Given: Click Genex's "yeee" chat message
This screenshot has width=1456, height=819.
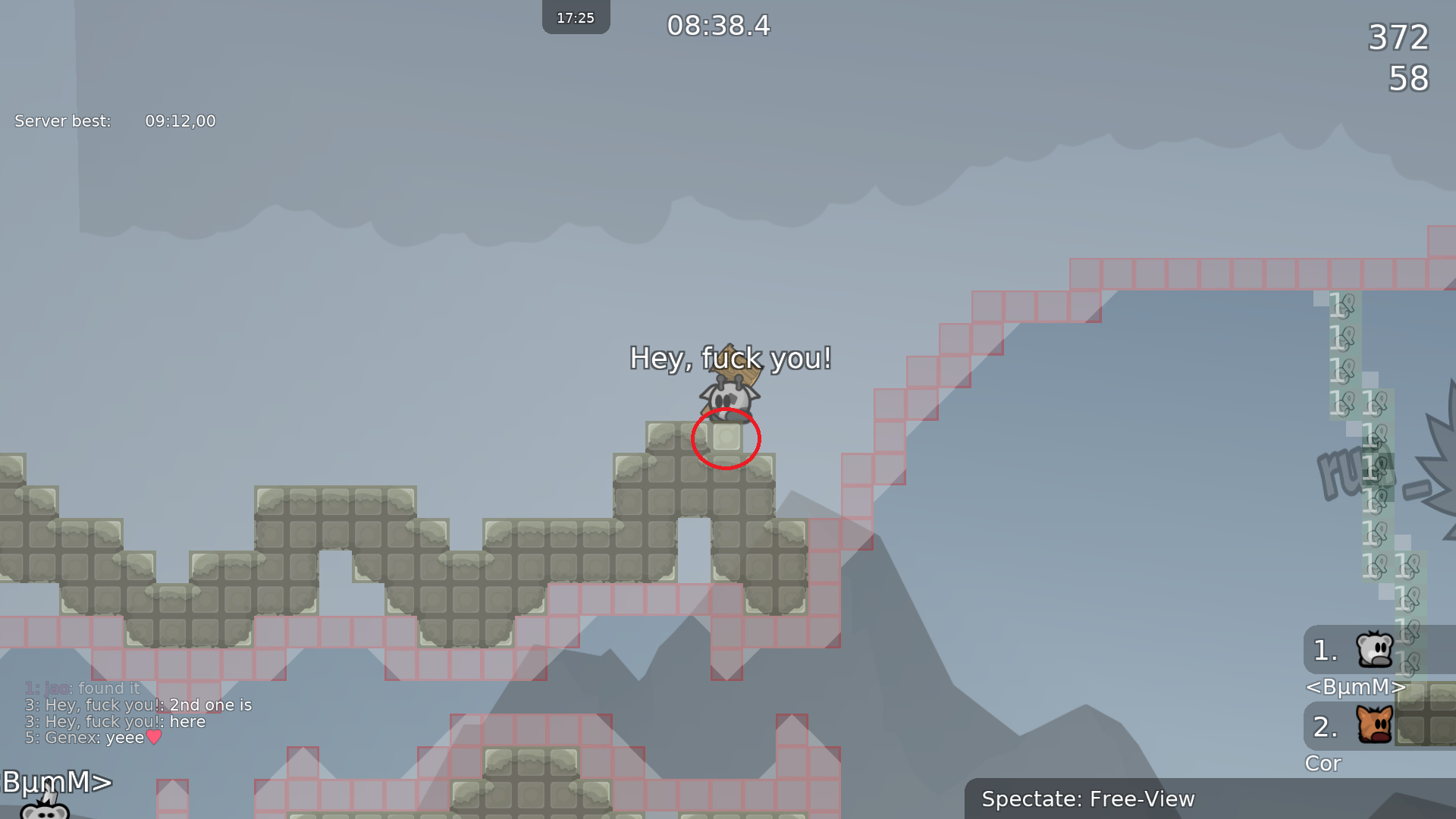Looking at the screenshot, I should [x=94, y=738].
